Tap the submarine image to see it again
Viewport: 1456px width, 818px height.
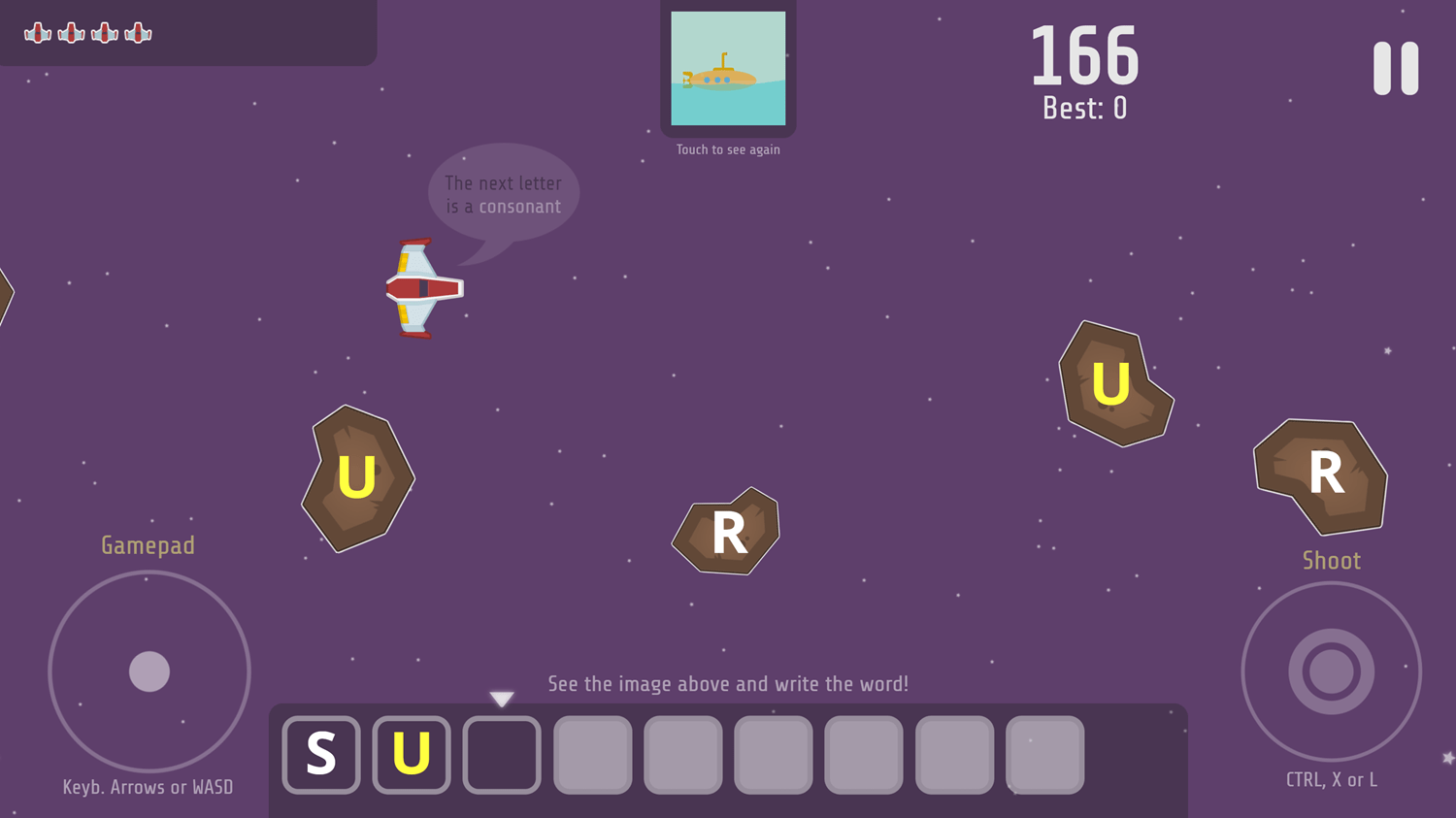[728, 68]
